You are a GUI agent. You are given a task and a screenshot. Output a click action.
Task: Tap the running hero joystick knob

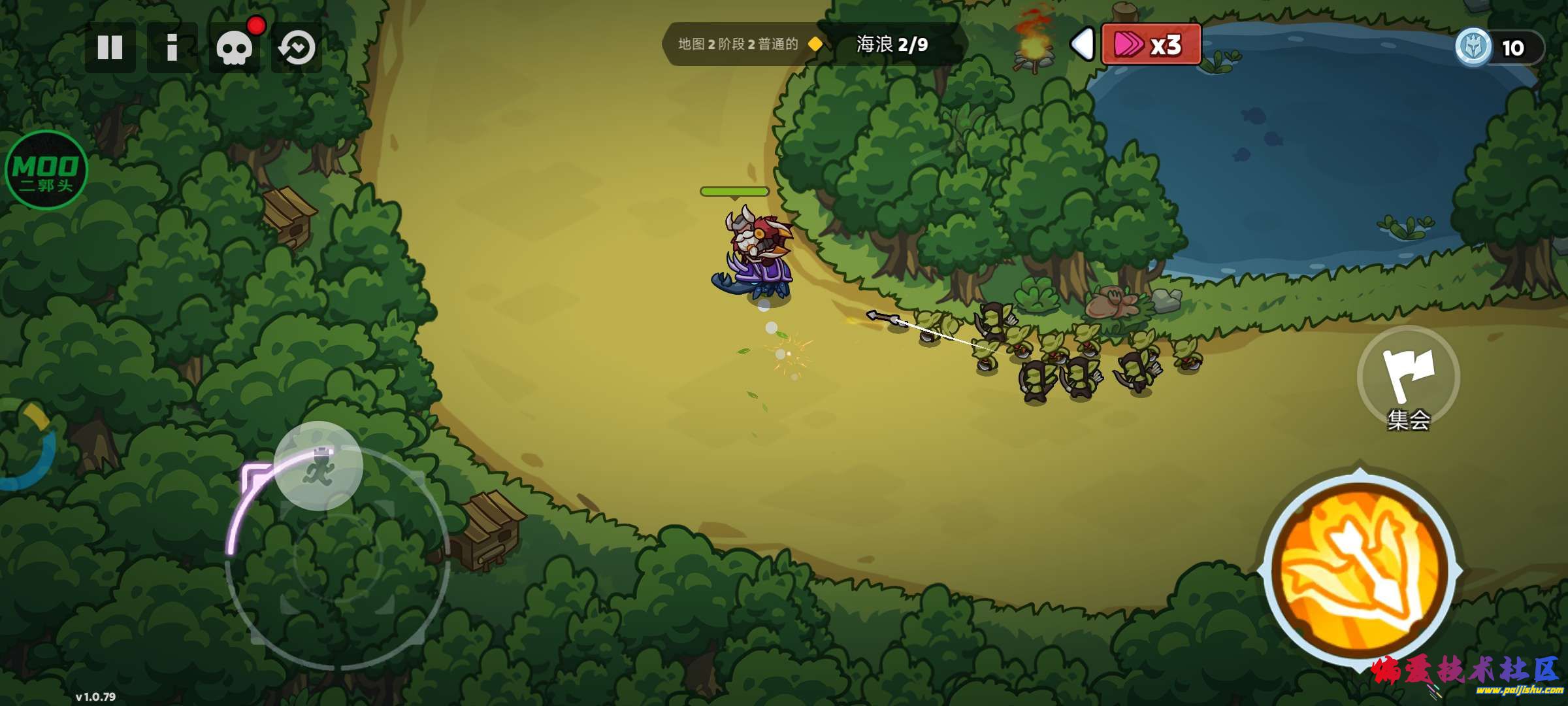(x=318, y=465)
